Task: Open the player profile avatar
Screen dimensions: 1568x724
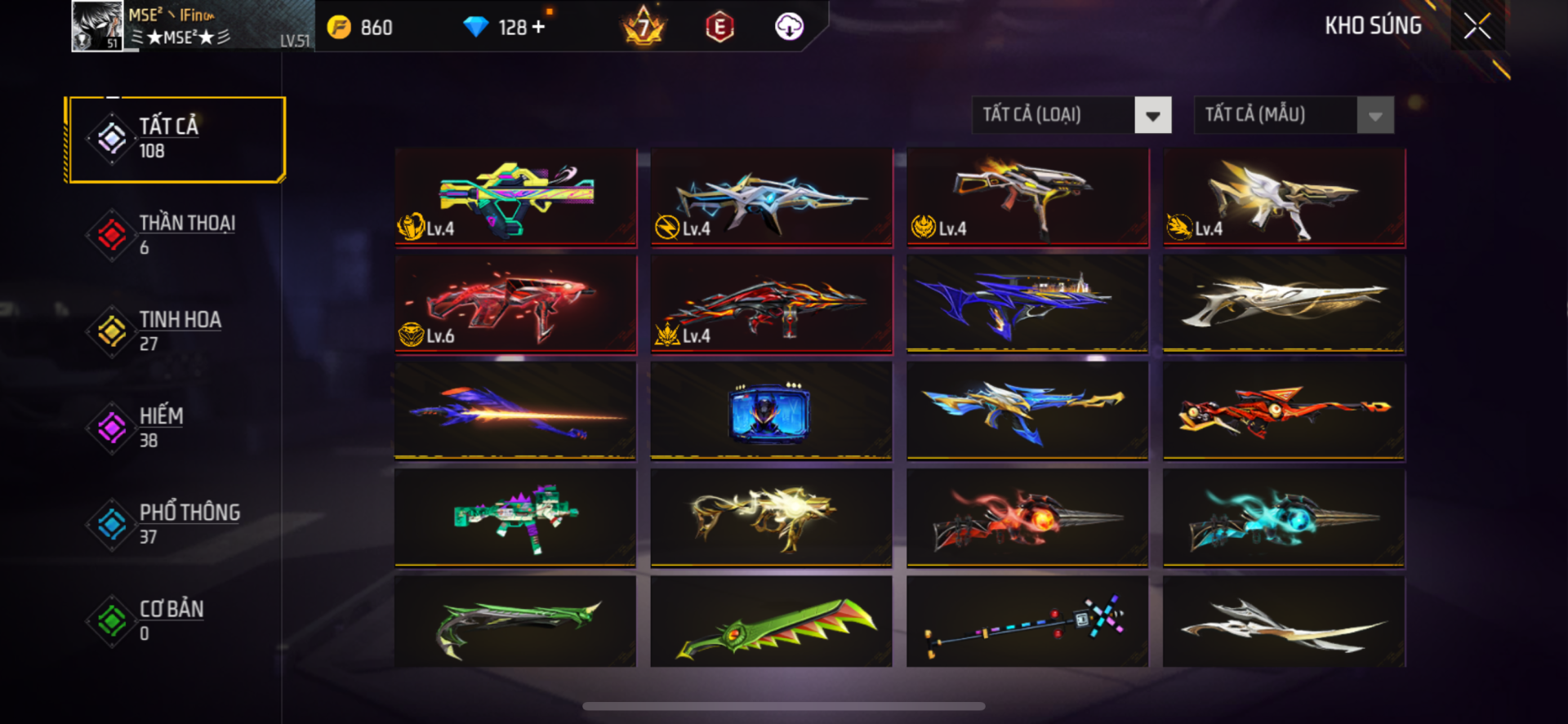Action: [97, 26]
